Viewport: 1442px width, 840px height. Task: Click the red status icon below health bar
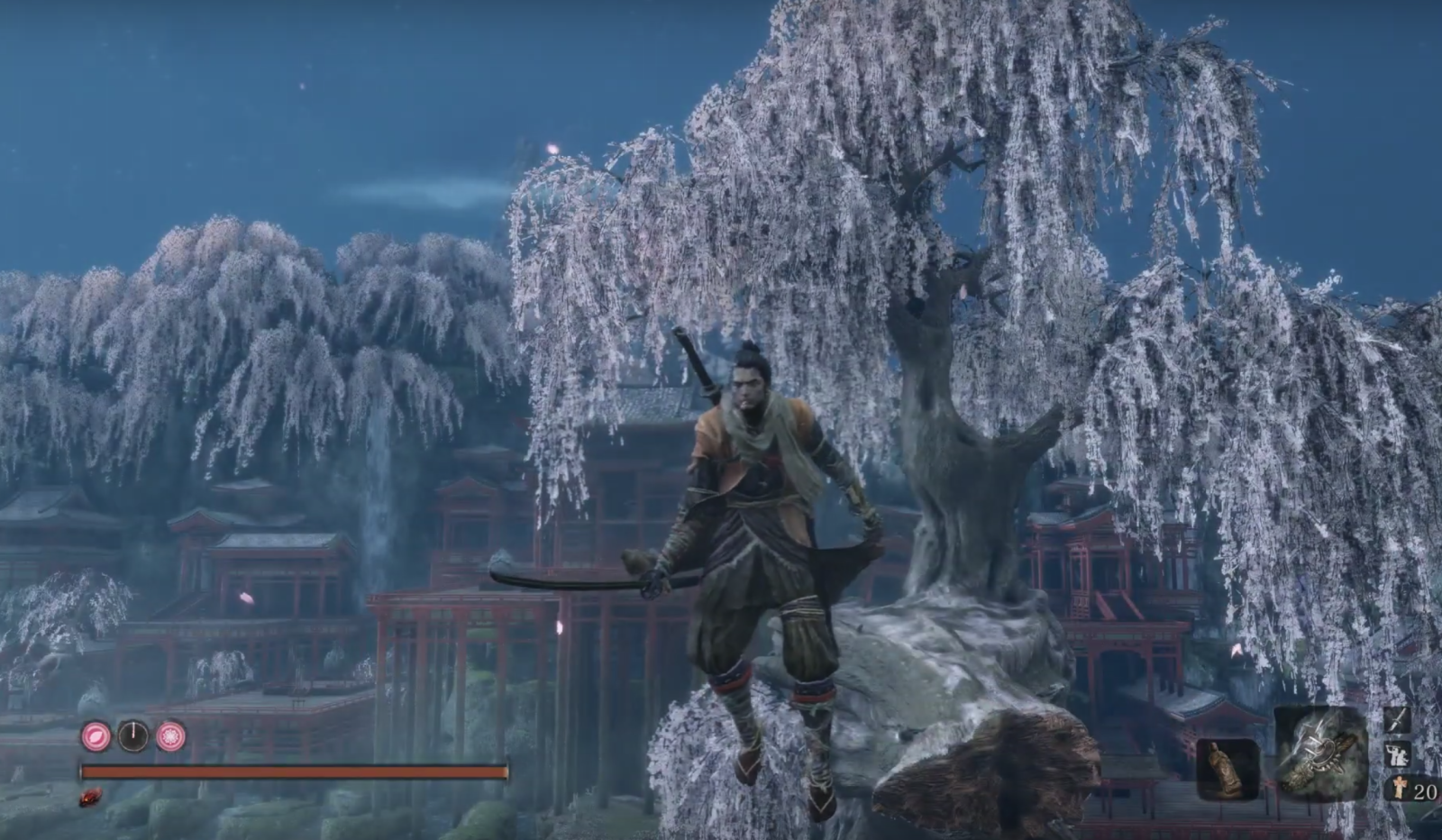90,798
